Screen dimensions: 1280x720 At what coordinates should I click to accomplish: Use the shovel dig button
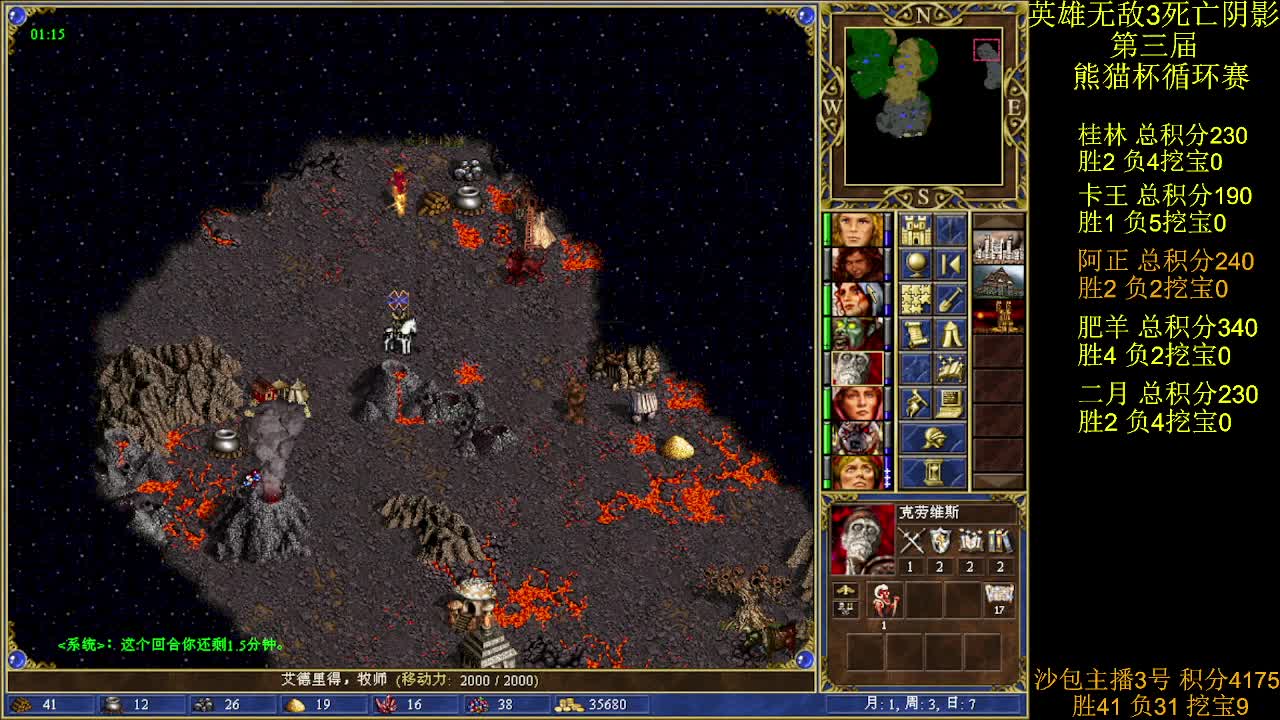950,299
